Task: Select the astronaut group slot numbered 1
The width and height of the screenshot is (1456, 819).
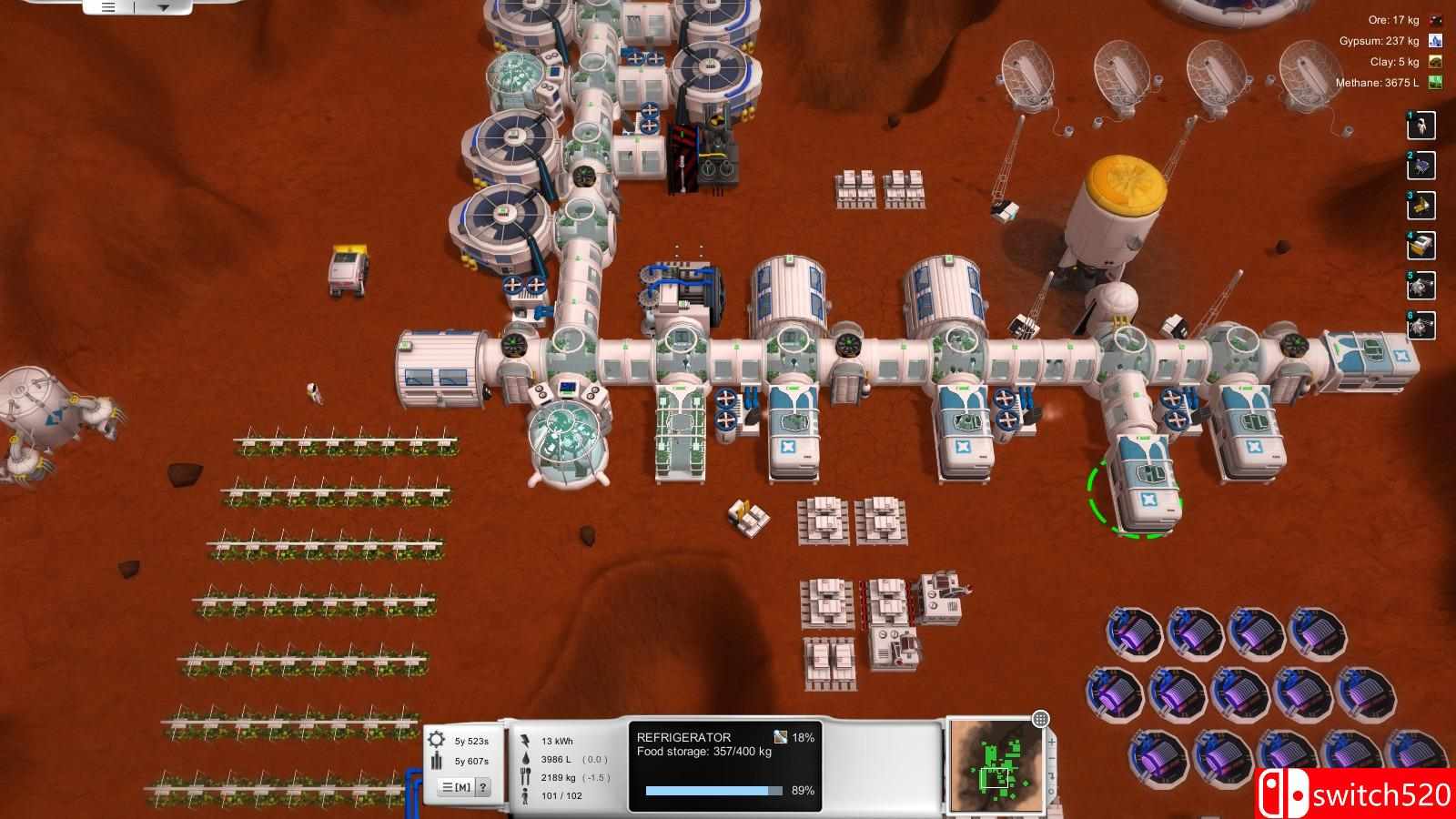Action: [1421, 126]
